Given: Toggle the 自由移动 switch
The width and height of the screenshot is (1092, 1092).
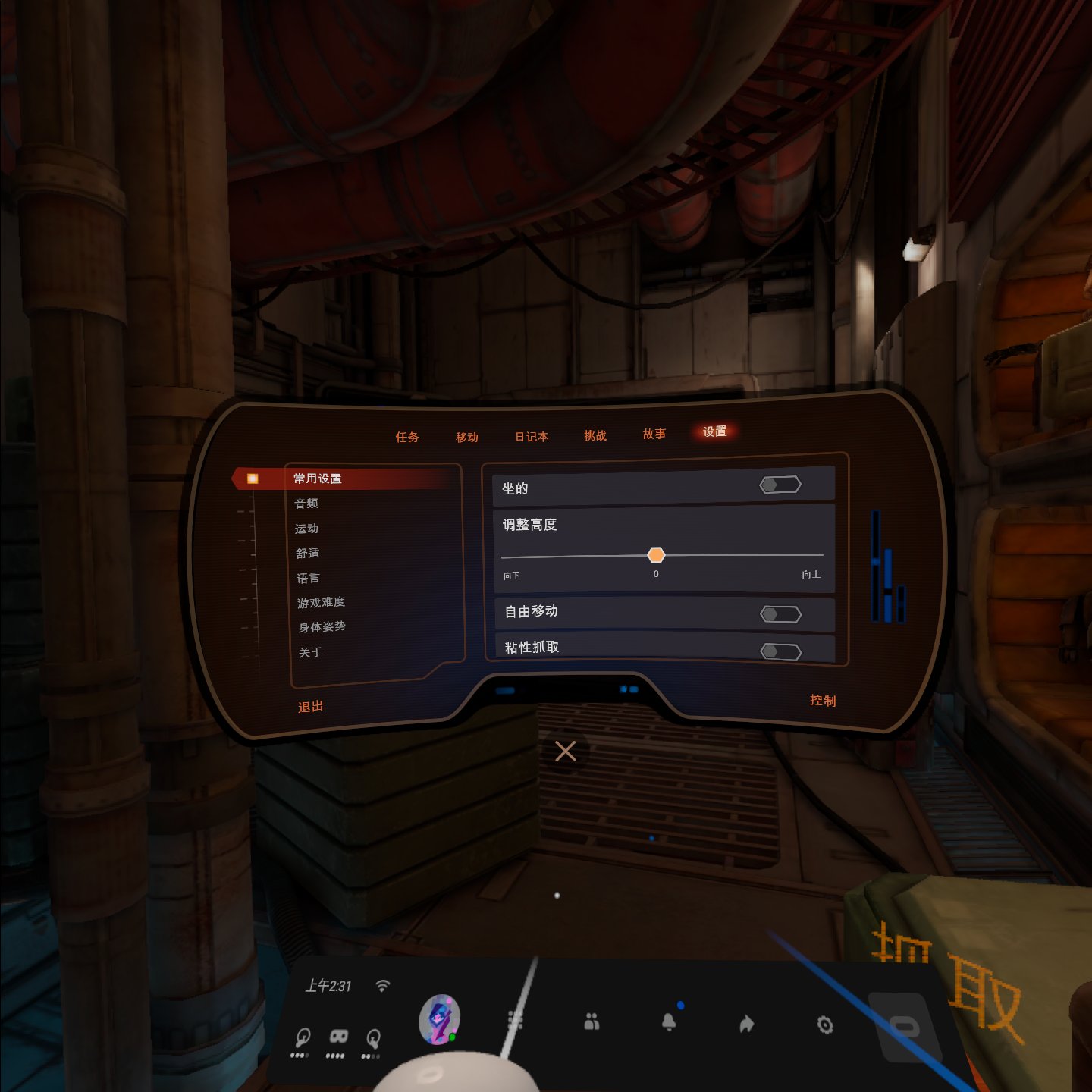Looking at the screenshot, I should (780, 613).
